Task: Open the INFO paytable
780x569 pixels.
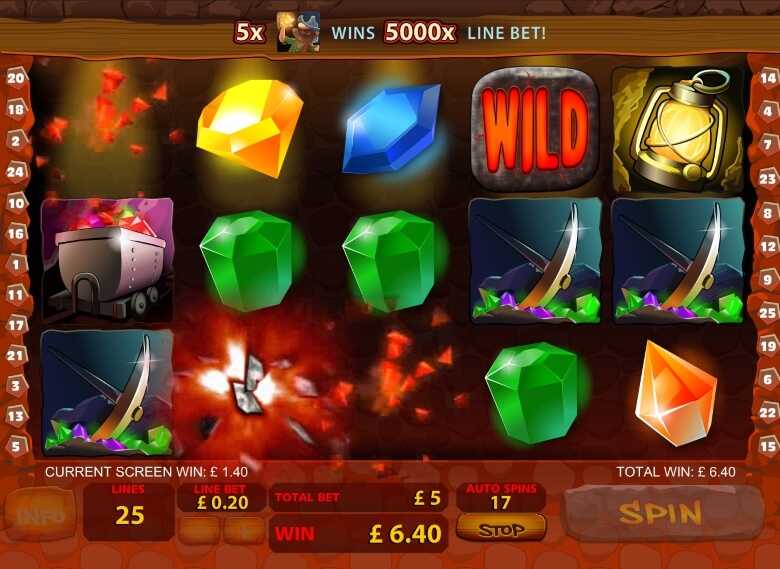Action: [x=39, y=515]
